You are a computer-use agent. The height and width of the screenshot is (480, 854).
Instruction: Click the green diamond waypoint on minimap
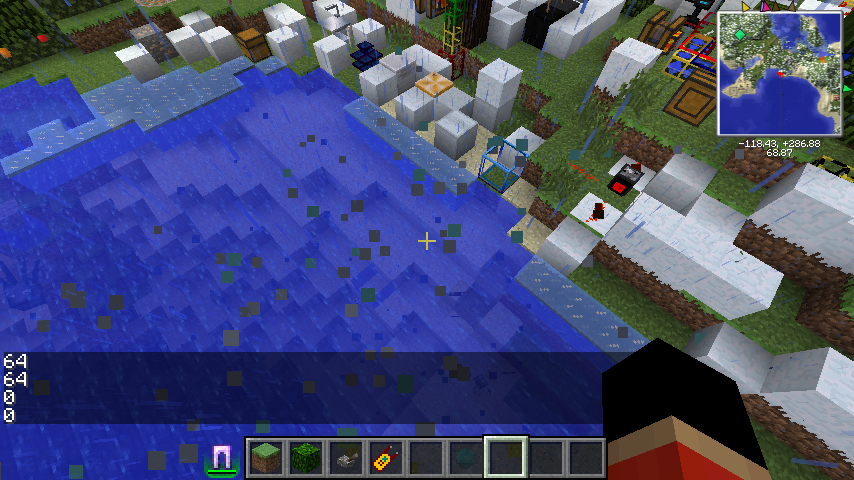741,35
